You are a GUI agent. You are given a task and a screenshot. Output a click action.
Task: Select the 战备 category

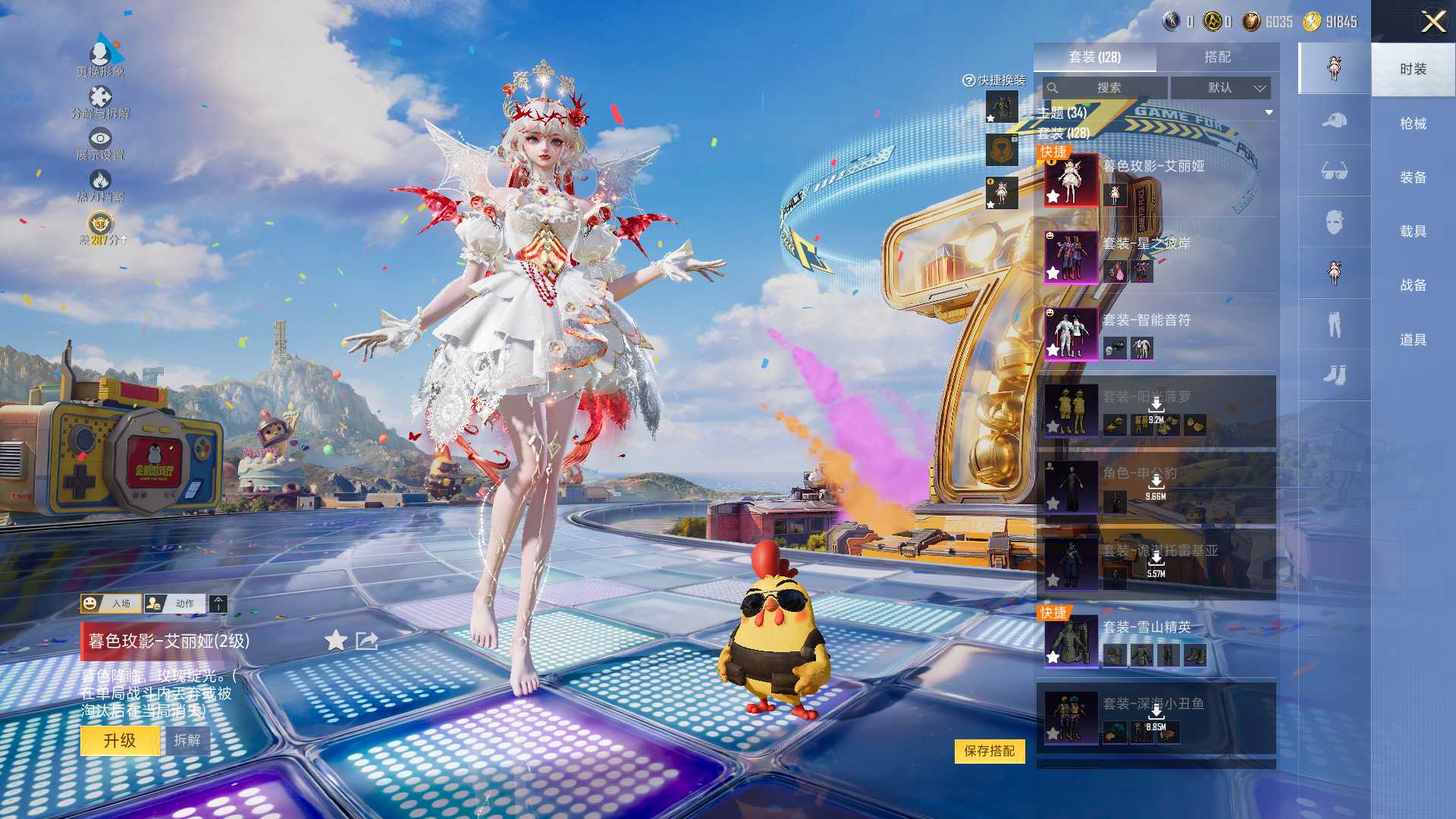click(1413, 285)
